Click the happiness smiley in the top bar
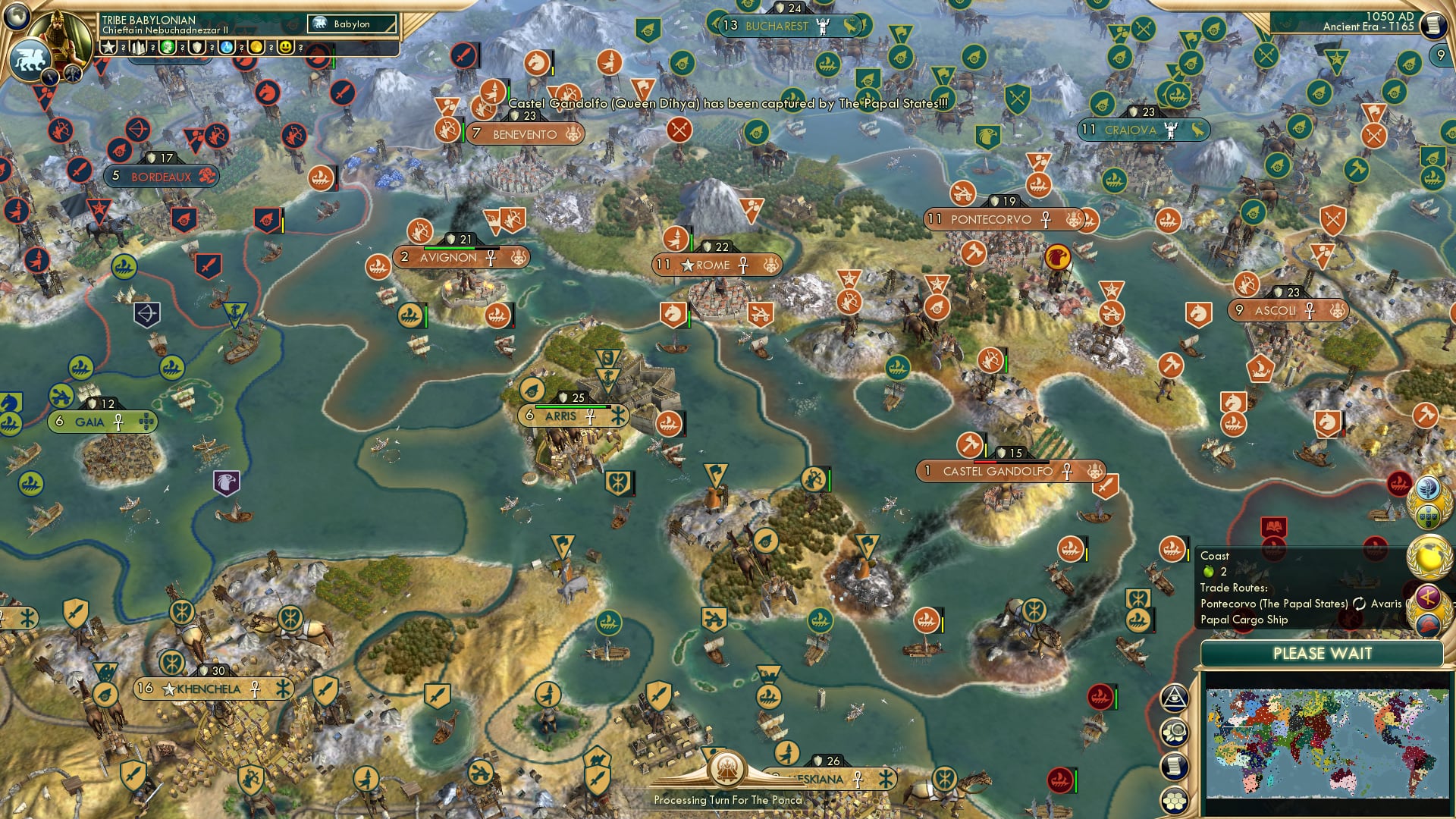Screen dimensions: 1456x819 tap(285, 47)
